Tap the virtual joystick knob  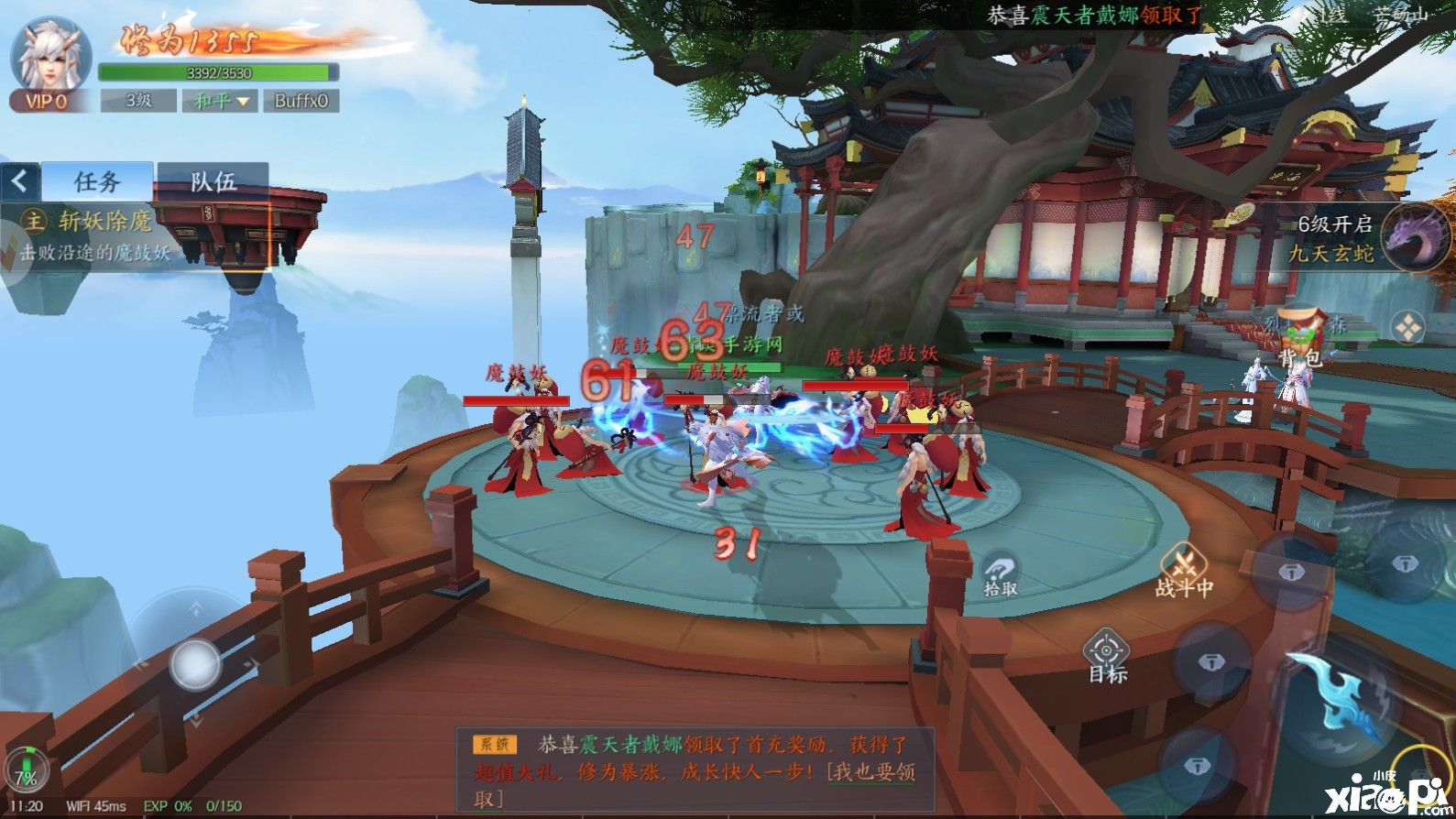pos(194,664)
